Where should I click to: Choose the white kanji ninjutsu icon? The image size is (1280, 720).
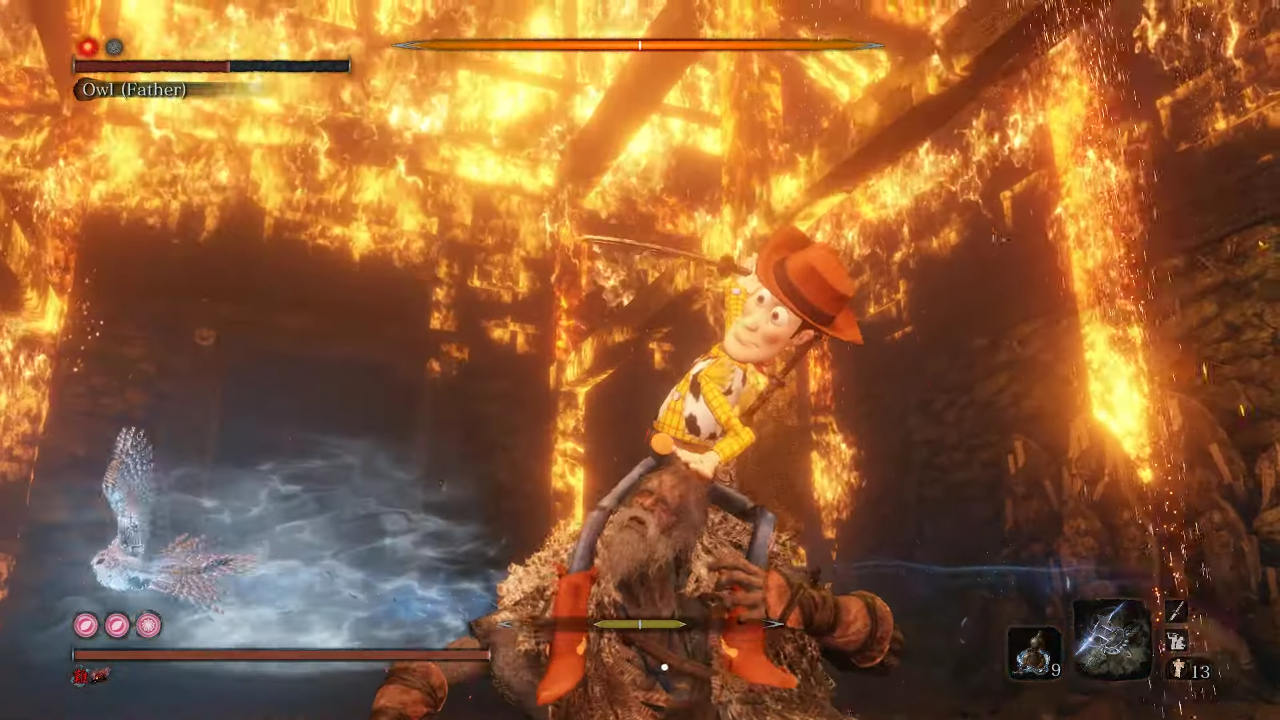click(1176, 641)
